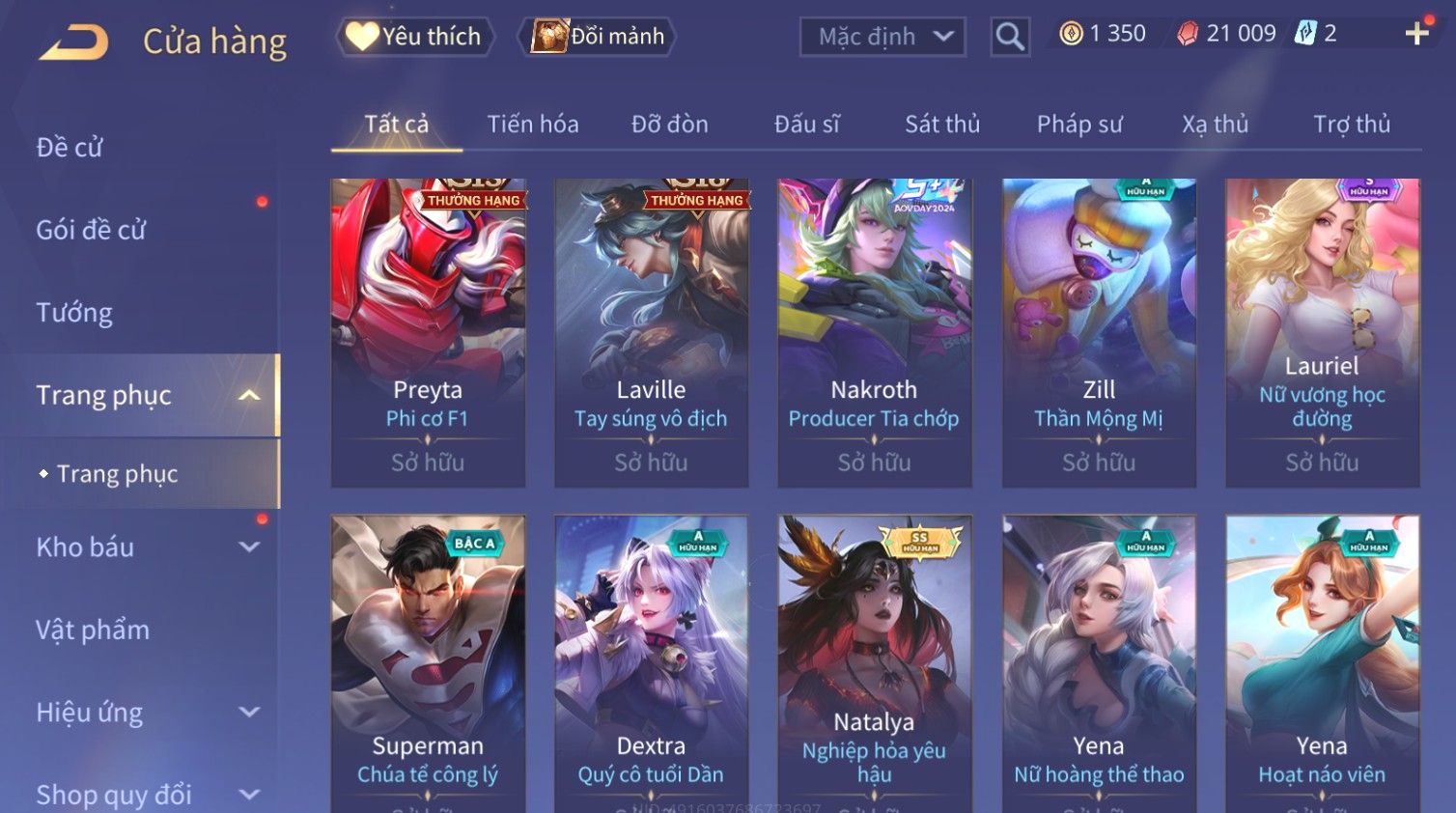Open the Gói đề cử section

point(91,230)
